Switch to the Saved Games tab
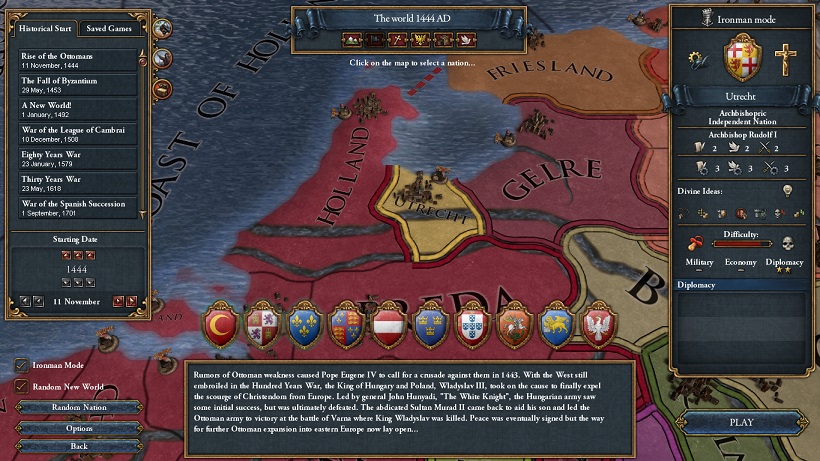The width and height of the screenshot is (820, 461). [109, 28]
